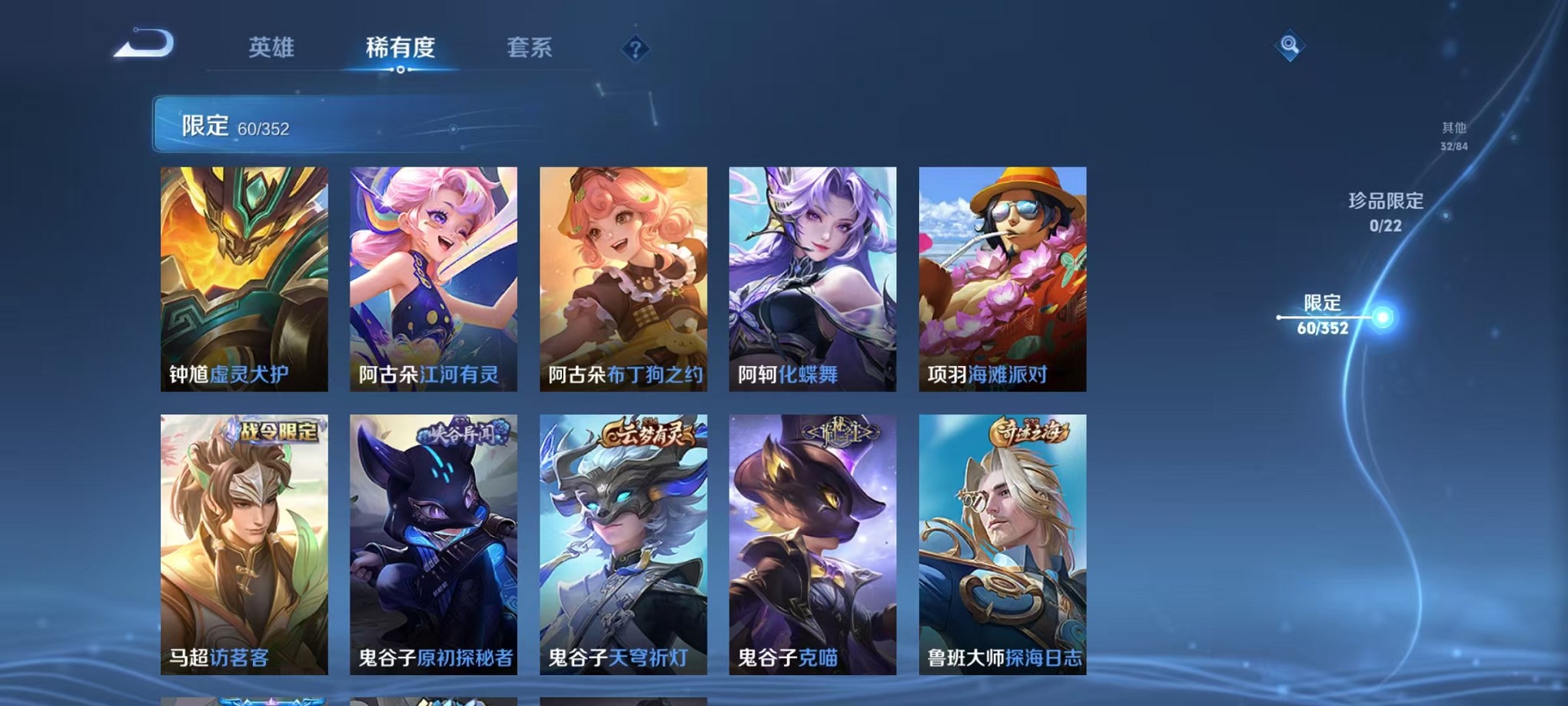Open the 其他 category on the right
The width and height of the screenshot is (1568, 706).
coord(1453,137)
